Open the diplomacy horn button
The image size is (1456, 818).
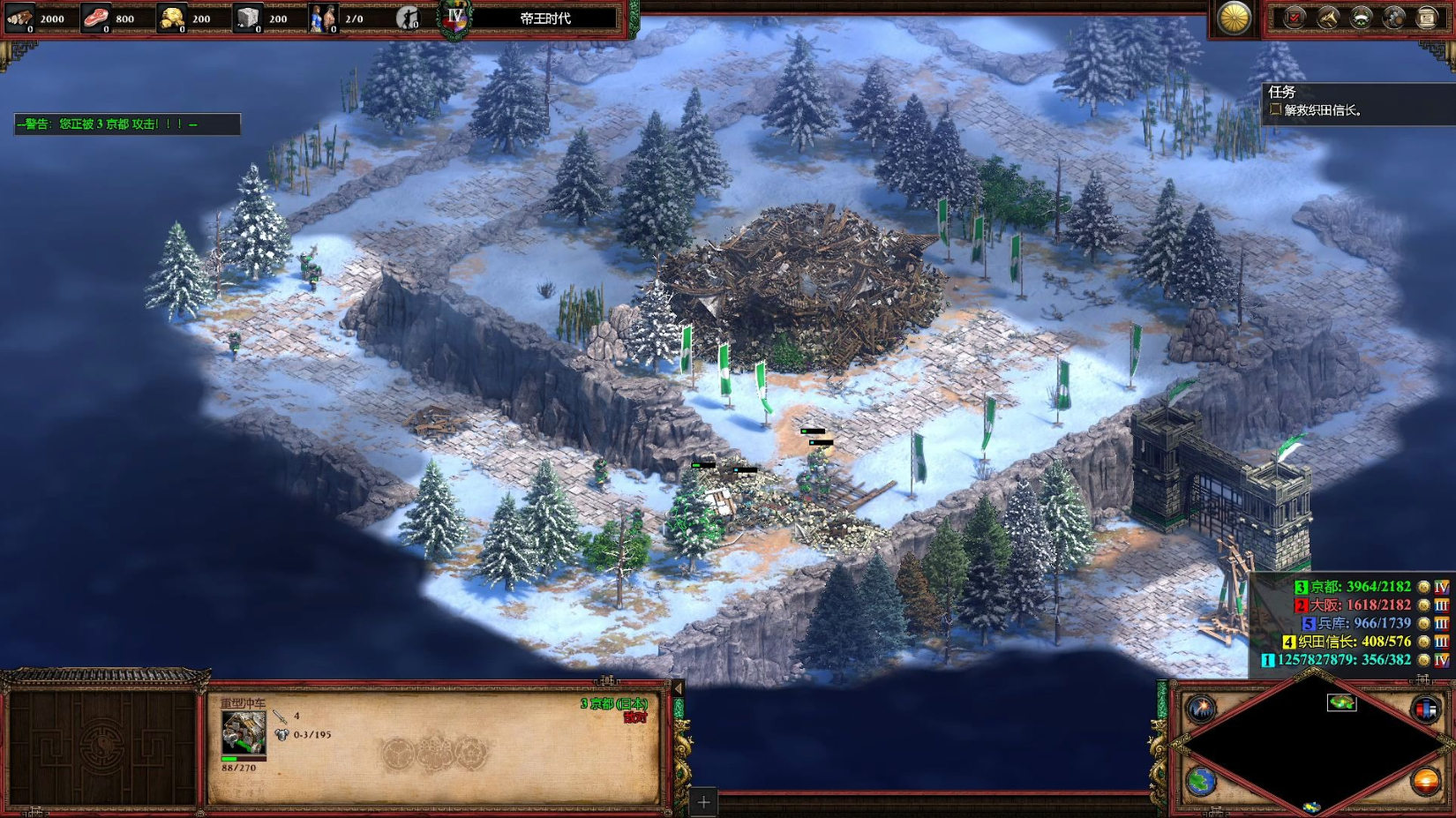pos(1327,18)
